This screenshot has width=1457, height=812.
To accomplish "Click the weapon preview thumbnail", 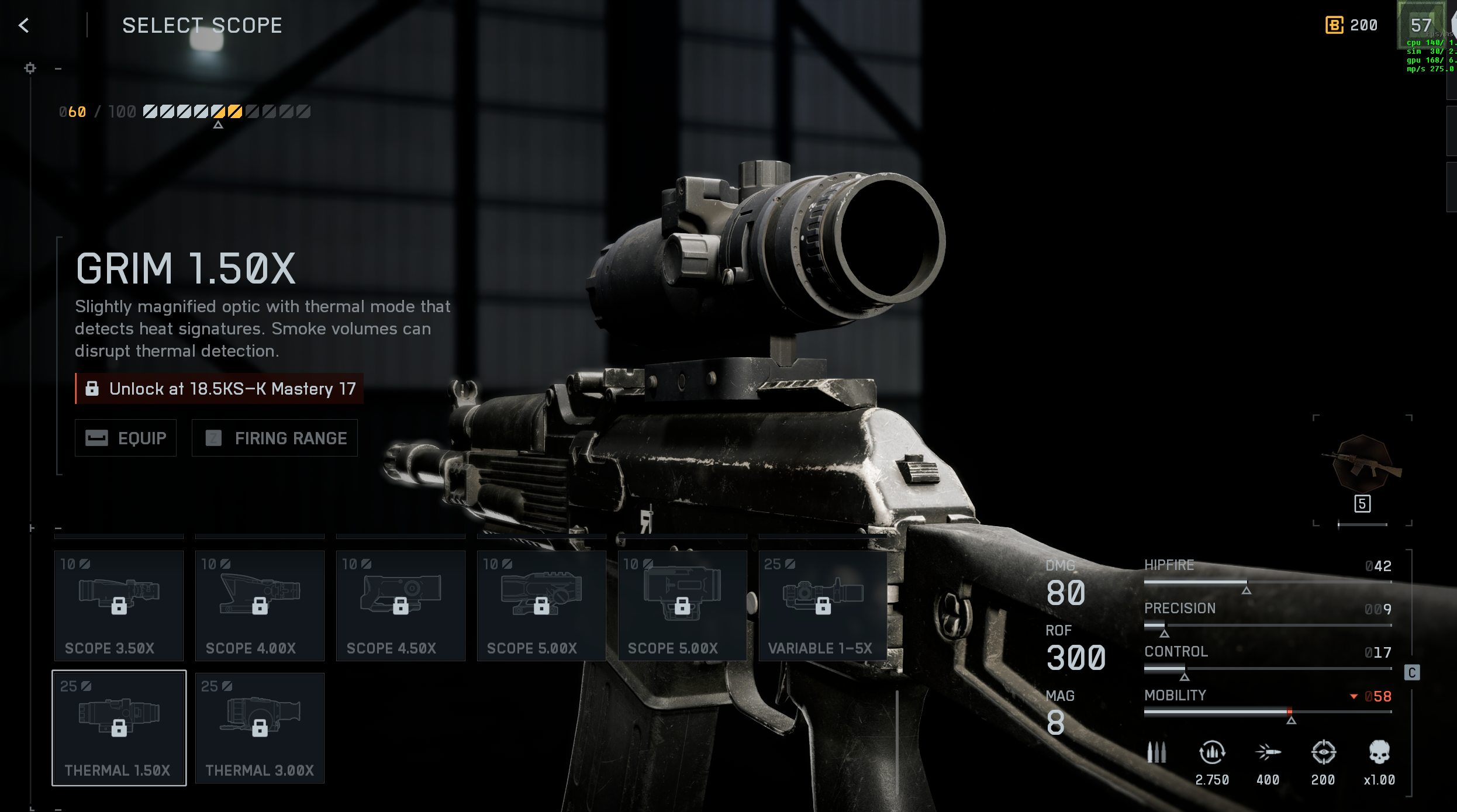I will click(1362, 465).
